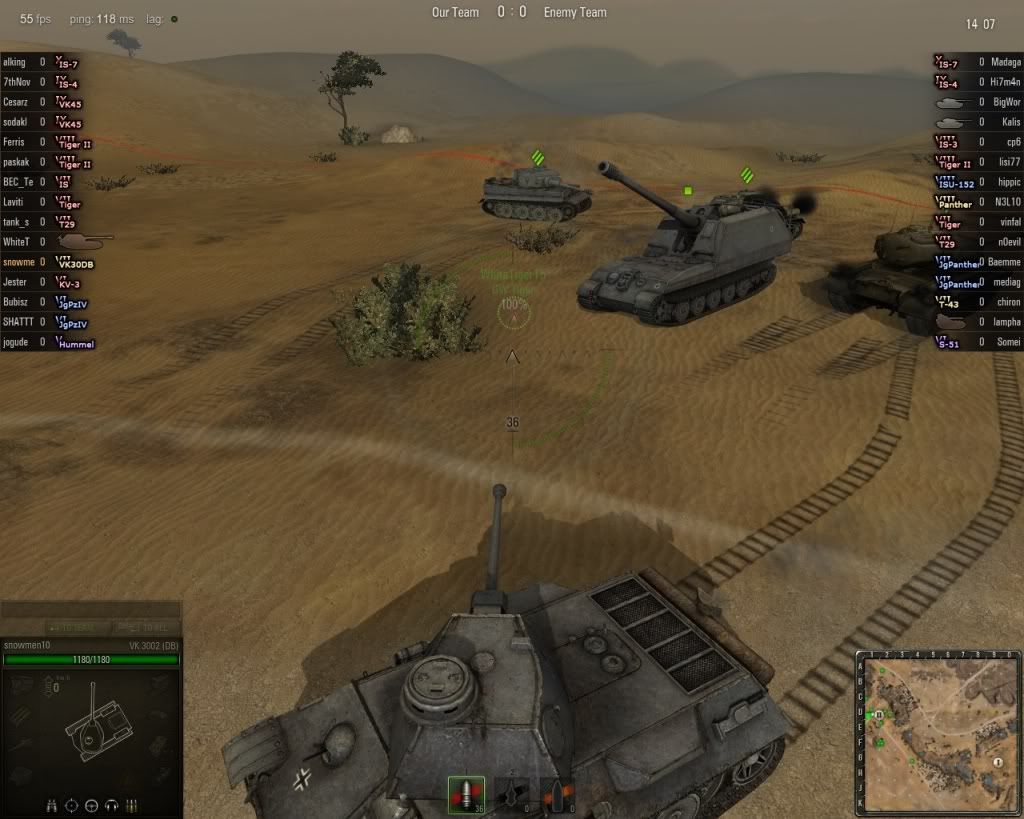
Task: Select the Somei S-51 enemy row
Action: tap(975, 342)
